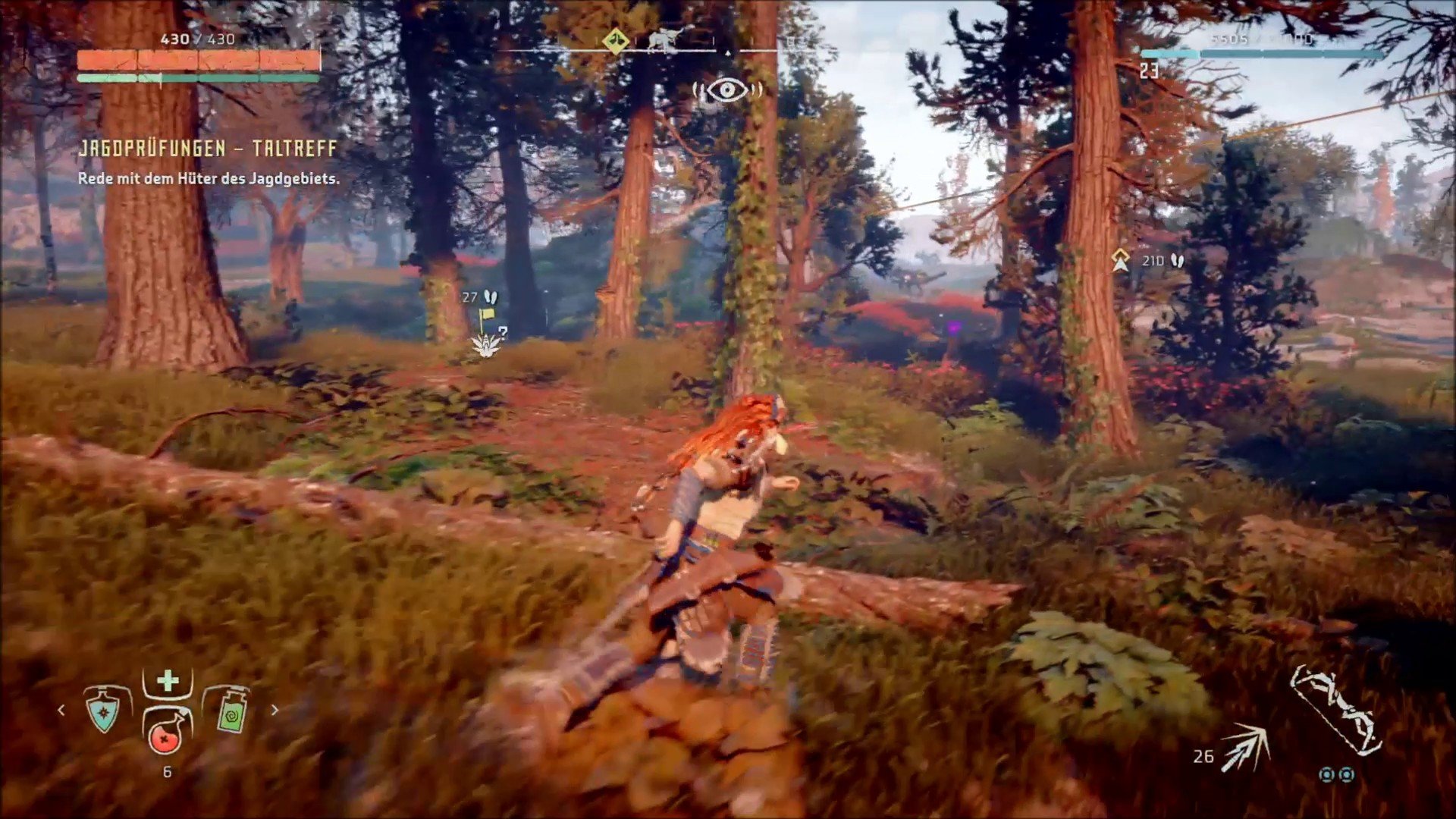Select the medicinal plant pickup icon

(486, 345)
